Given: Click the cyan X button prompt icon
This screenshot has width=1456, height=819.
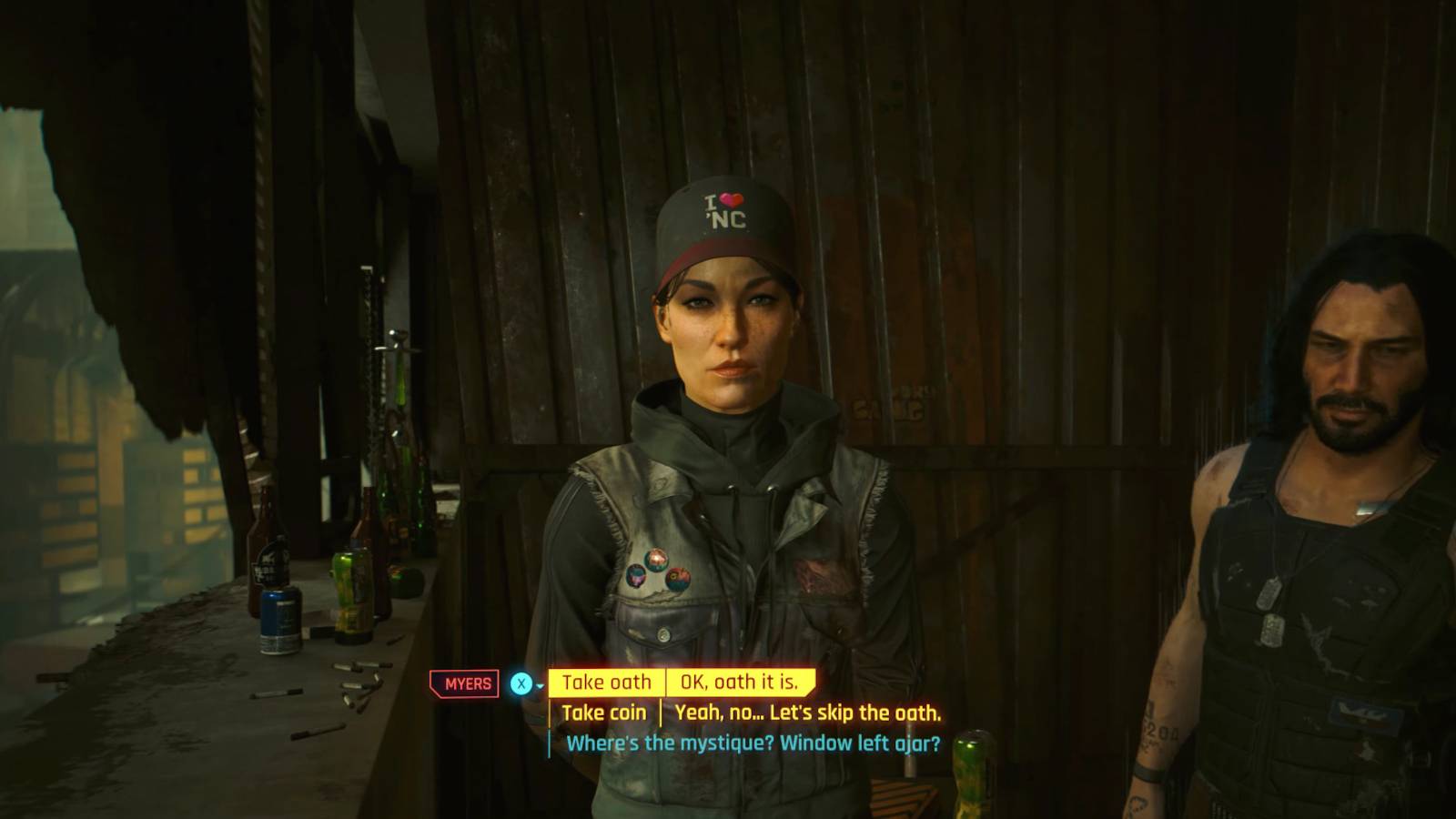Looking at the screenshot, I should [x=519, y=682].
